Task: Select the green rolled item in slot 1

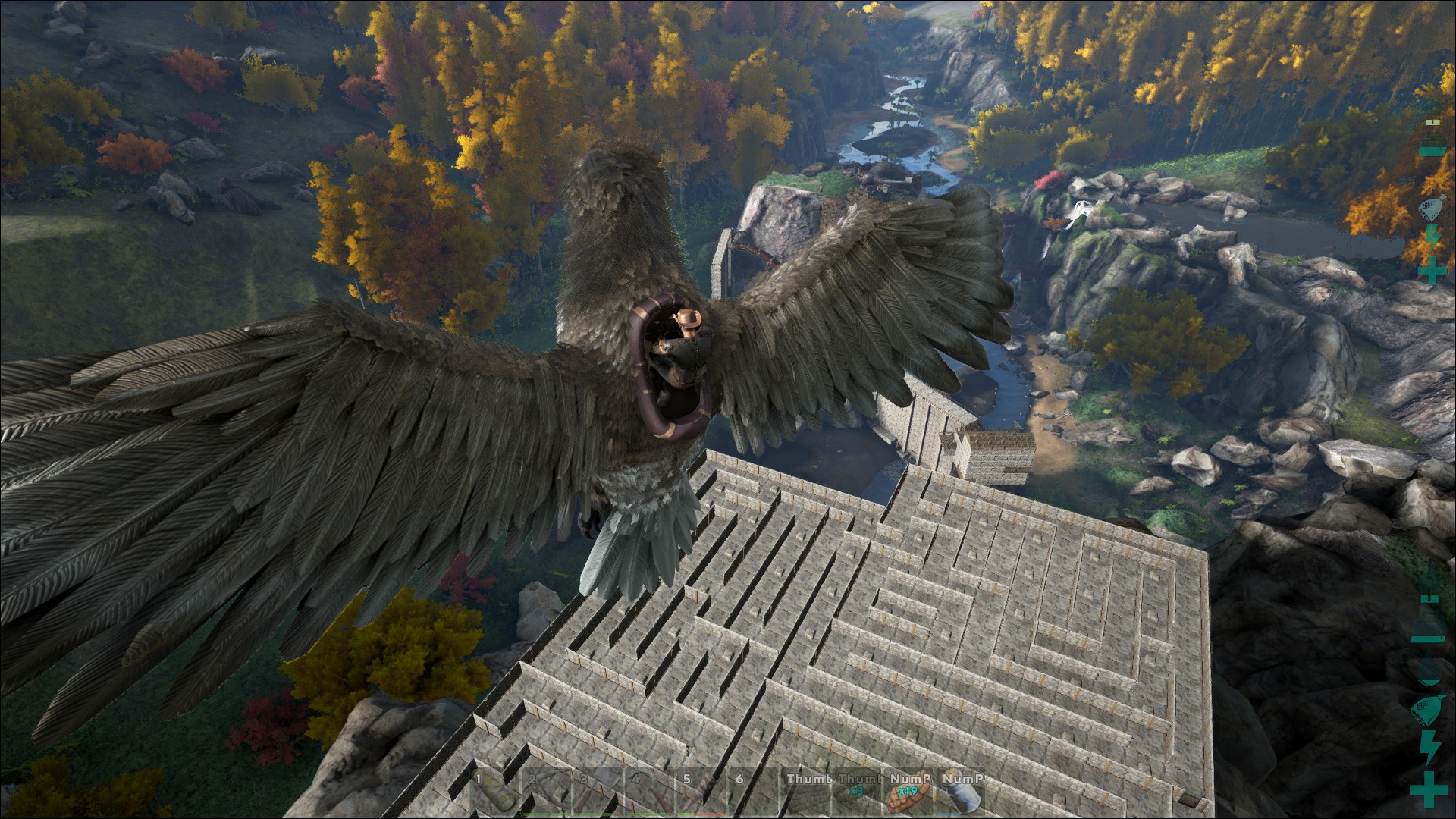Action: [x=494, y=793]
